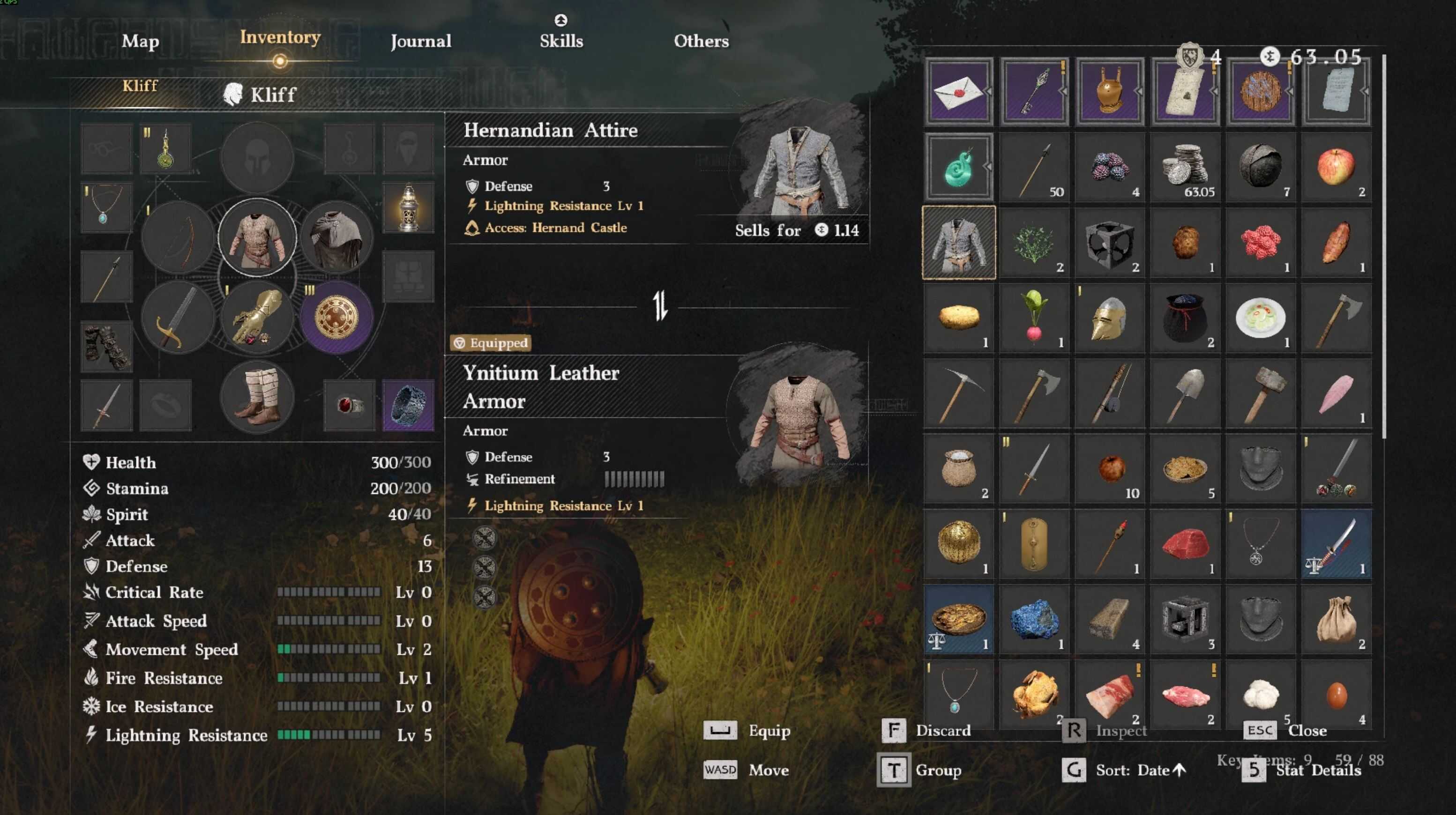The width and height of the screenshot is (1456, 815).
Task: Select the roasted chicken item
Action: click(x=1034, y=695)
